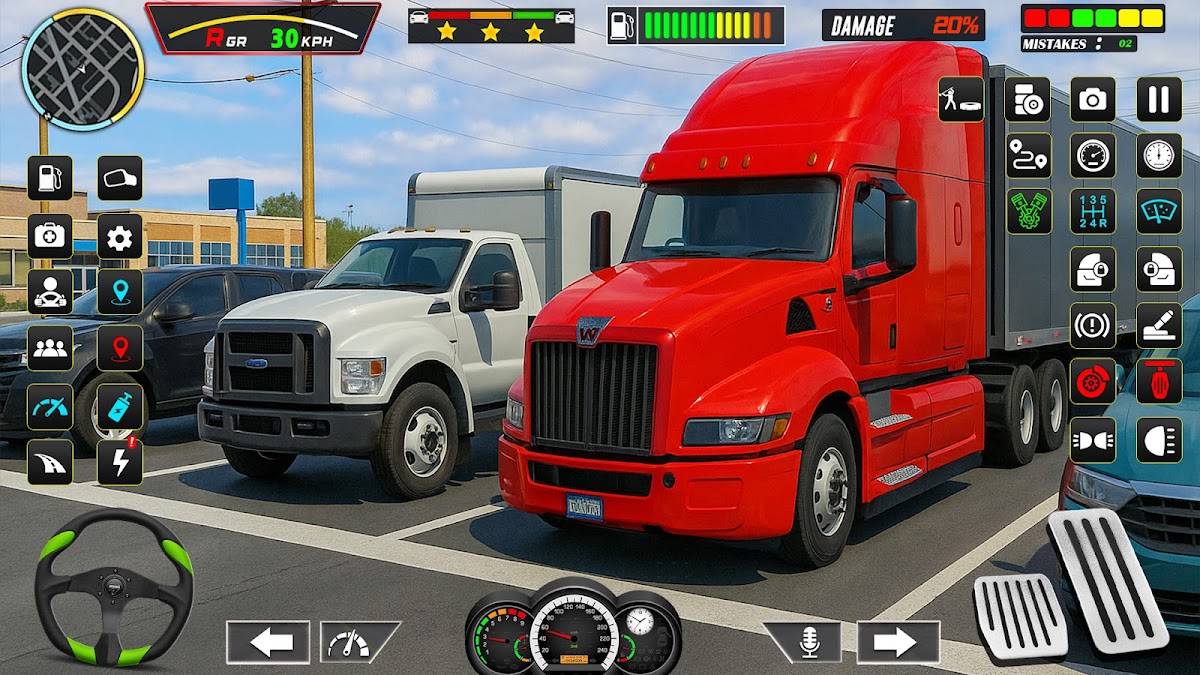This screenshot has height=675, width=1200.
Task: Tap the microphone button
Action: point(807,642)
